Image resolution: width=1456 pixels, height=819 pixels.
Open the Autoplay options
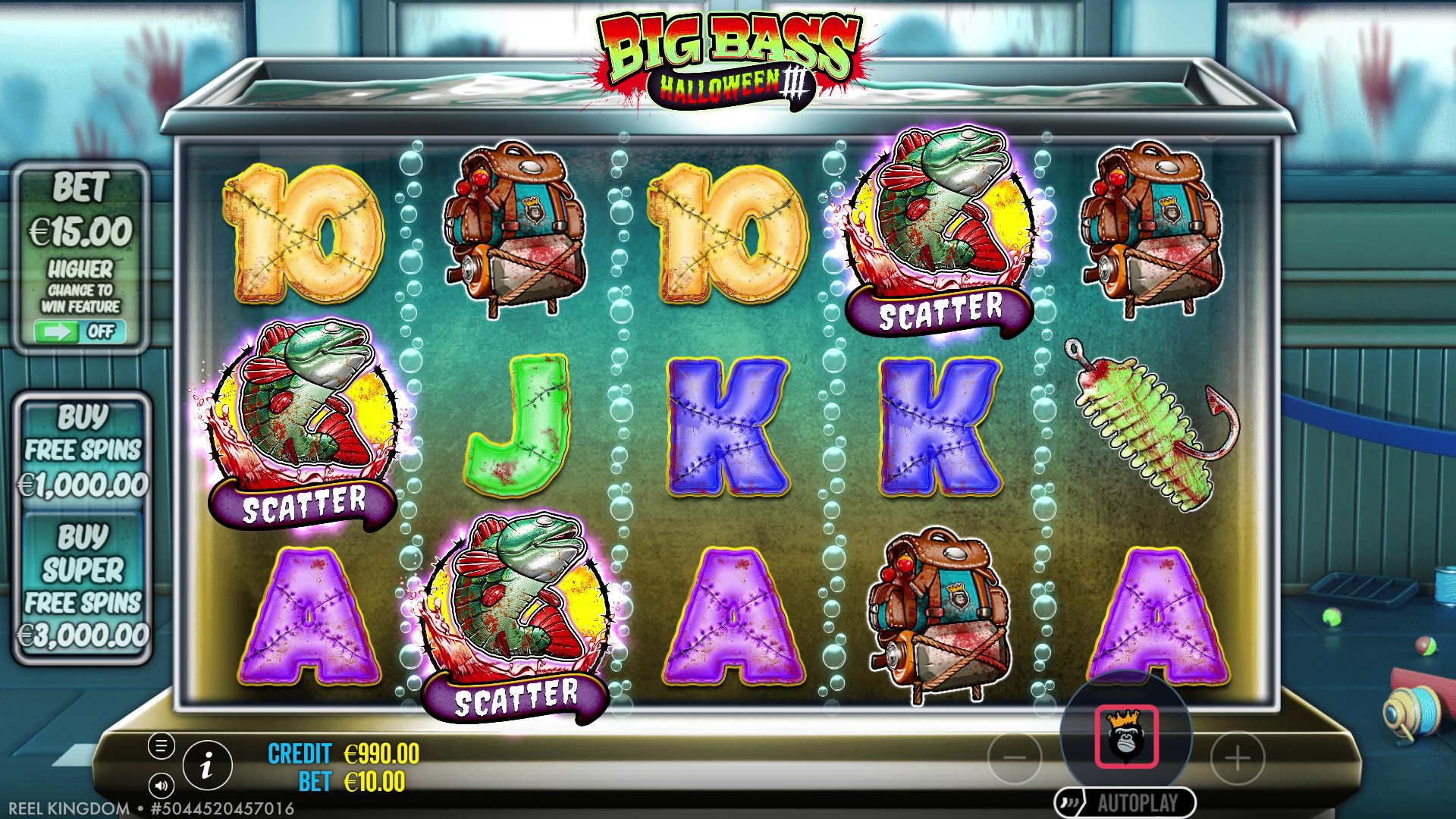click(1126, 802)
